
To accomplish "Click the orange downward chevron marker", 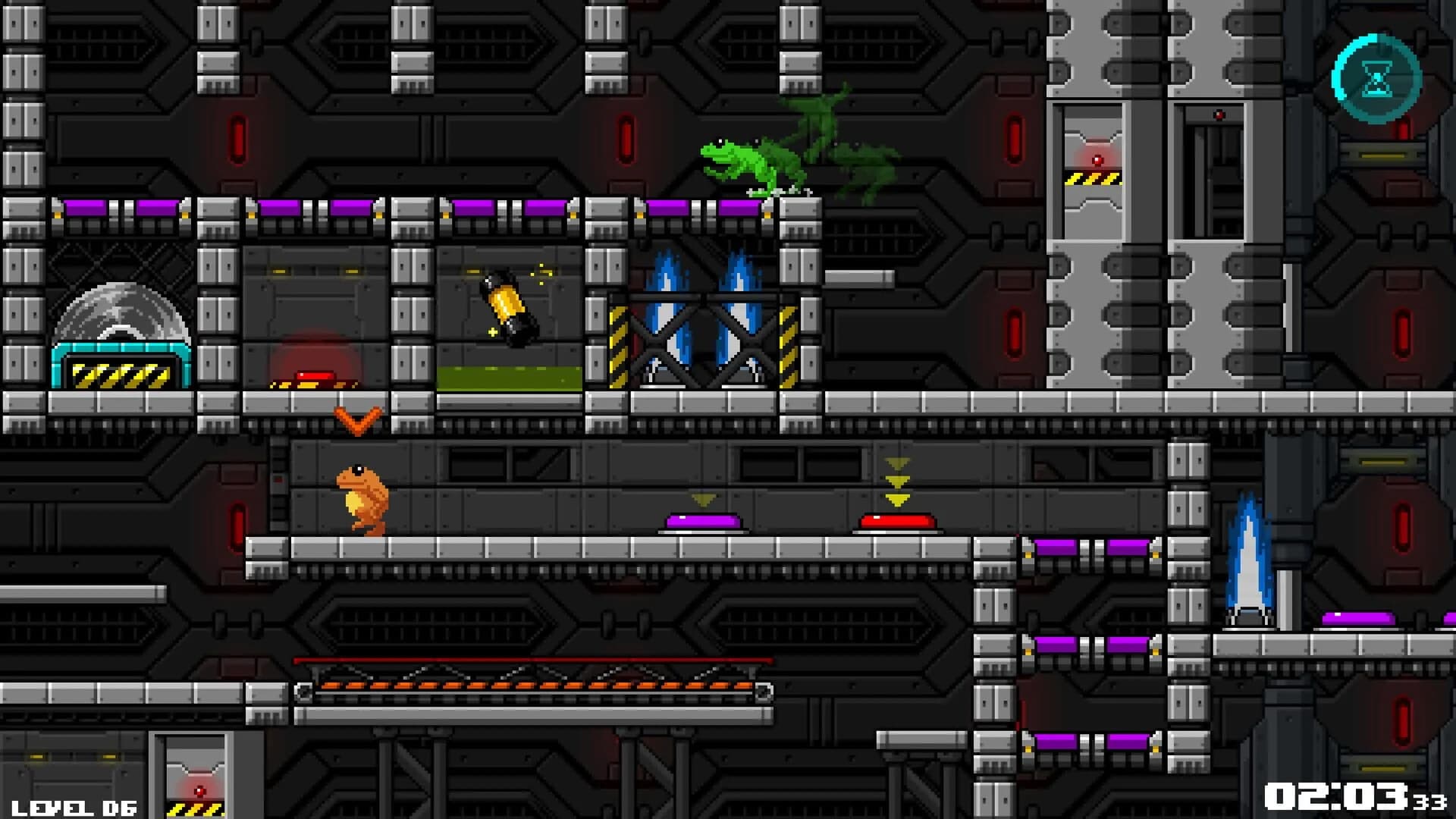I will click(356, 421).
